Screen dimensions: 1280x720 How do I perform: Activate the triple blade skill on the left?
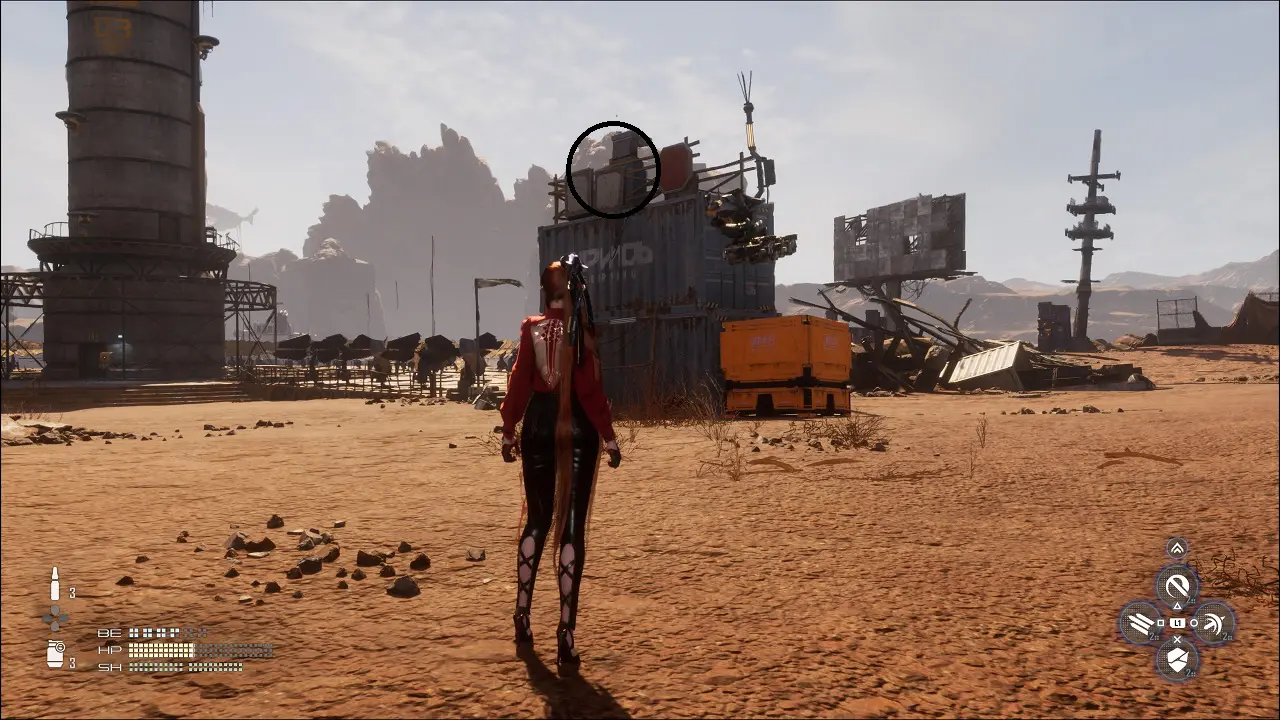tap(1140, 623)
